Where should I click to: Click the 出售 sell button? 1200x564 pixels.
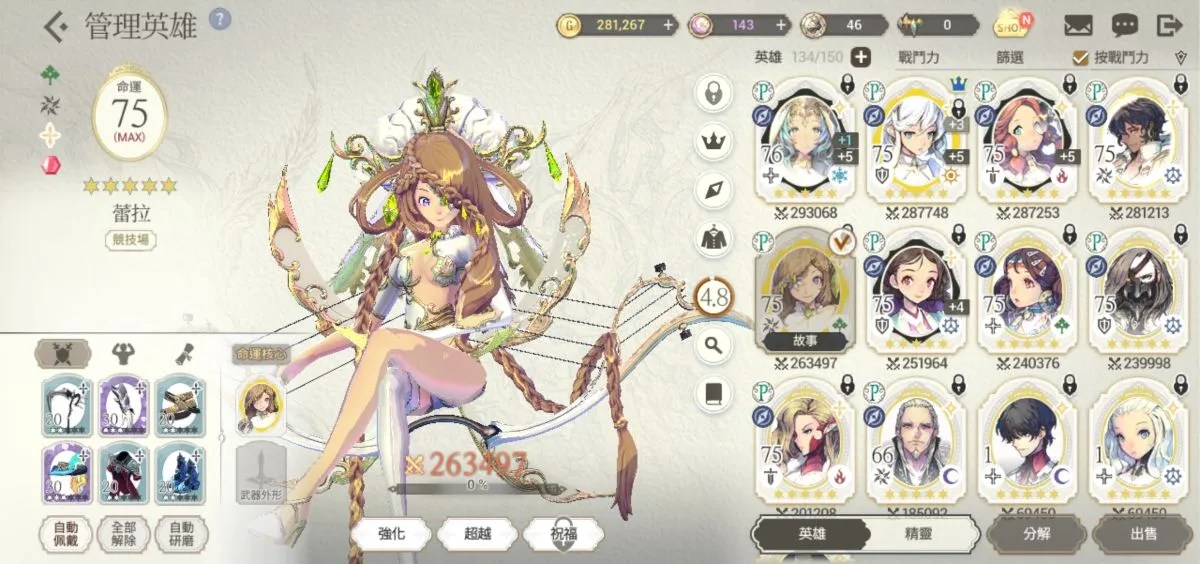click(1144, 534)
